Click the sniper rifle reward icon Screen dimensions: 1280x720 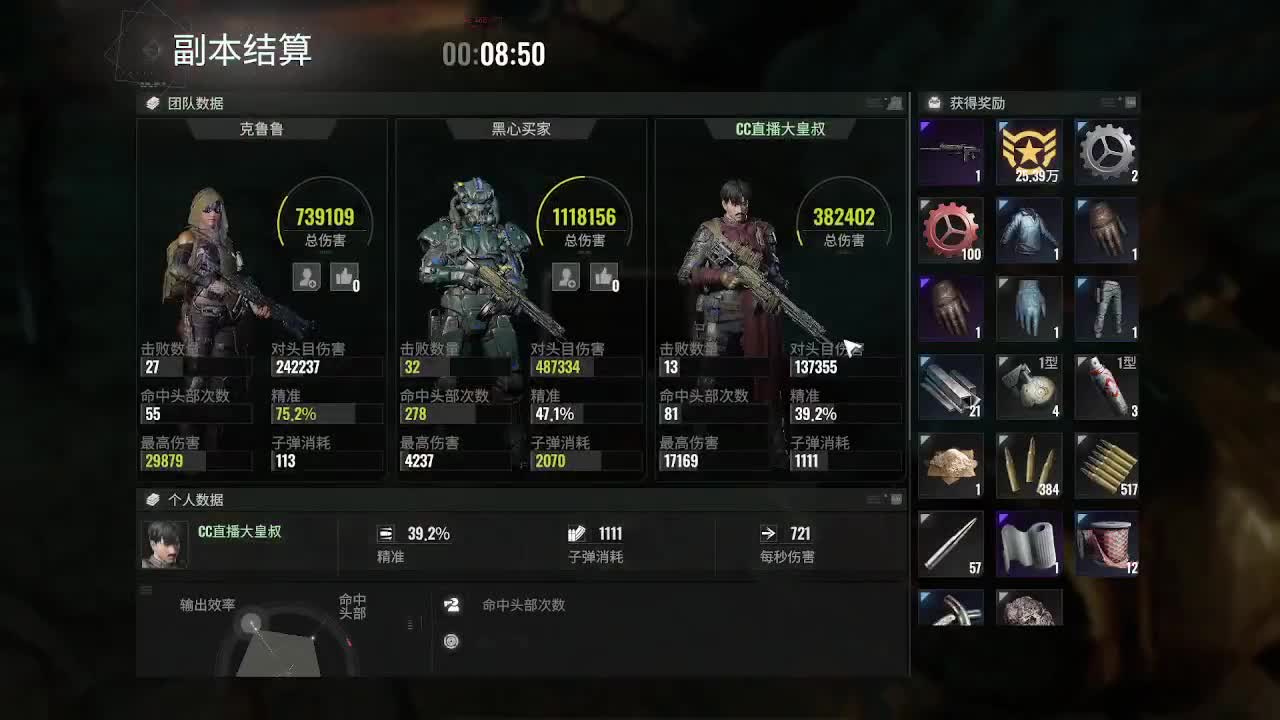coord(951,152)
